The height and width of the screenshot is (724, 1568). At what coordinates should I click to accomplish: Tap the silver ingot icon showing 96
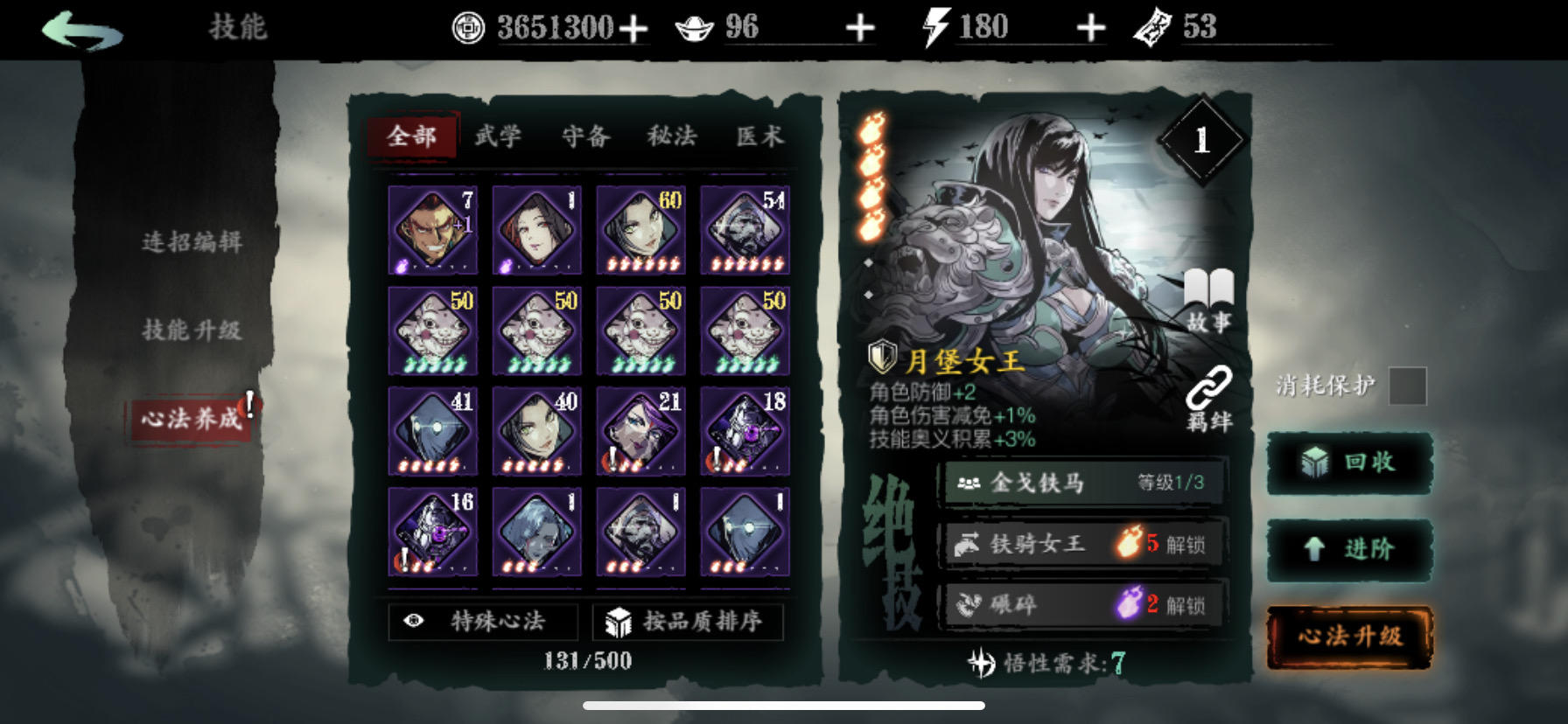(x=691, y=25)
